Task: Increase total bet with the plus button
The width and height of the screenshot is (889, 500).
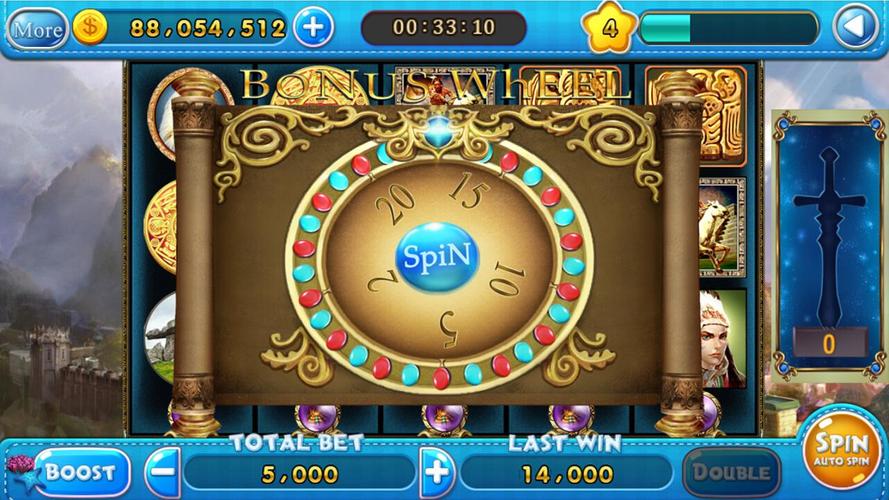Action: tap(436, 470)
